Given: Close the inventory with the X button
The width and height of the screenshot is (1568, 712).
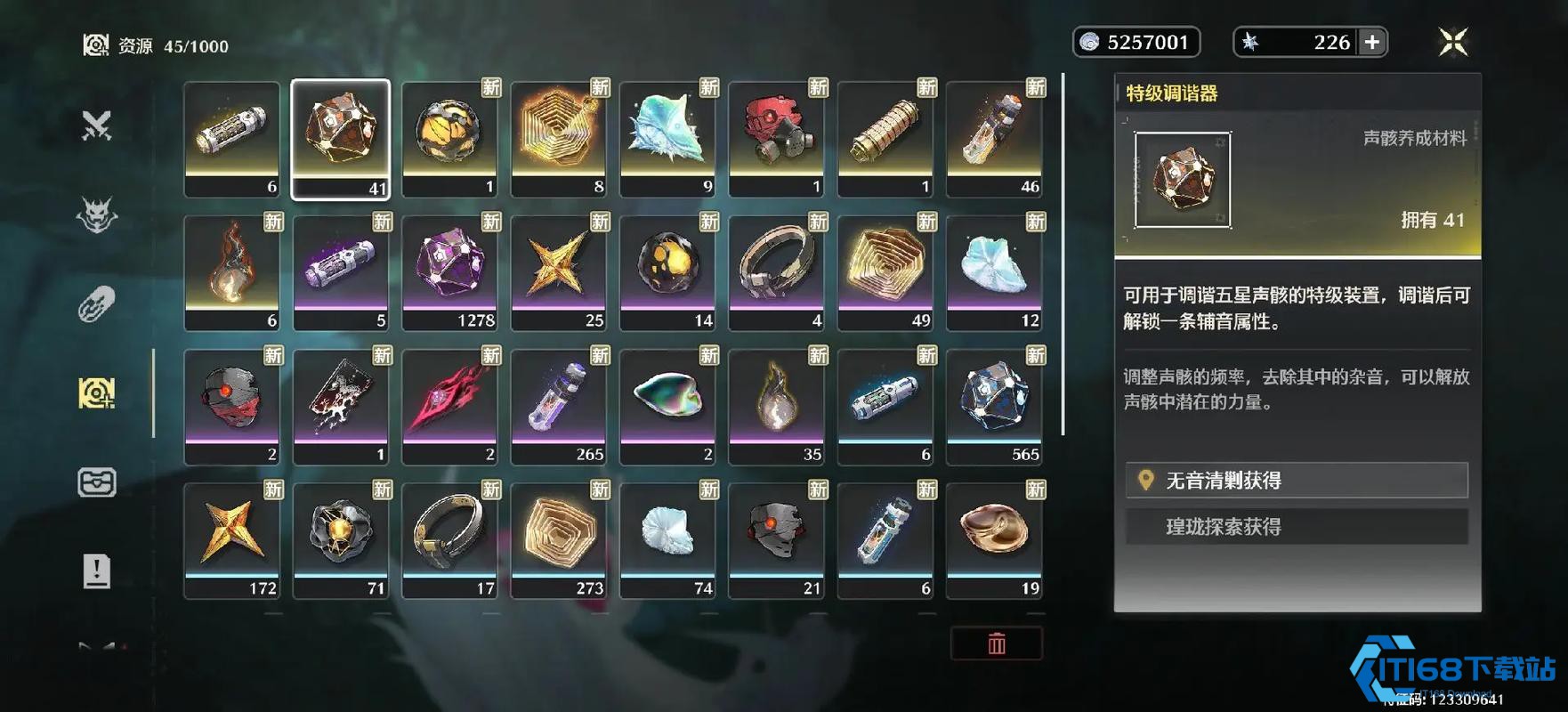Looking at the screenshot, I should (x=1452, y=42).
